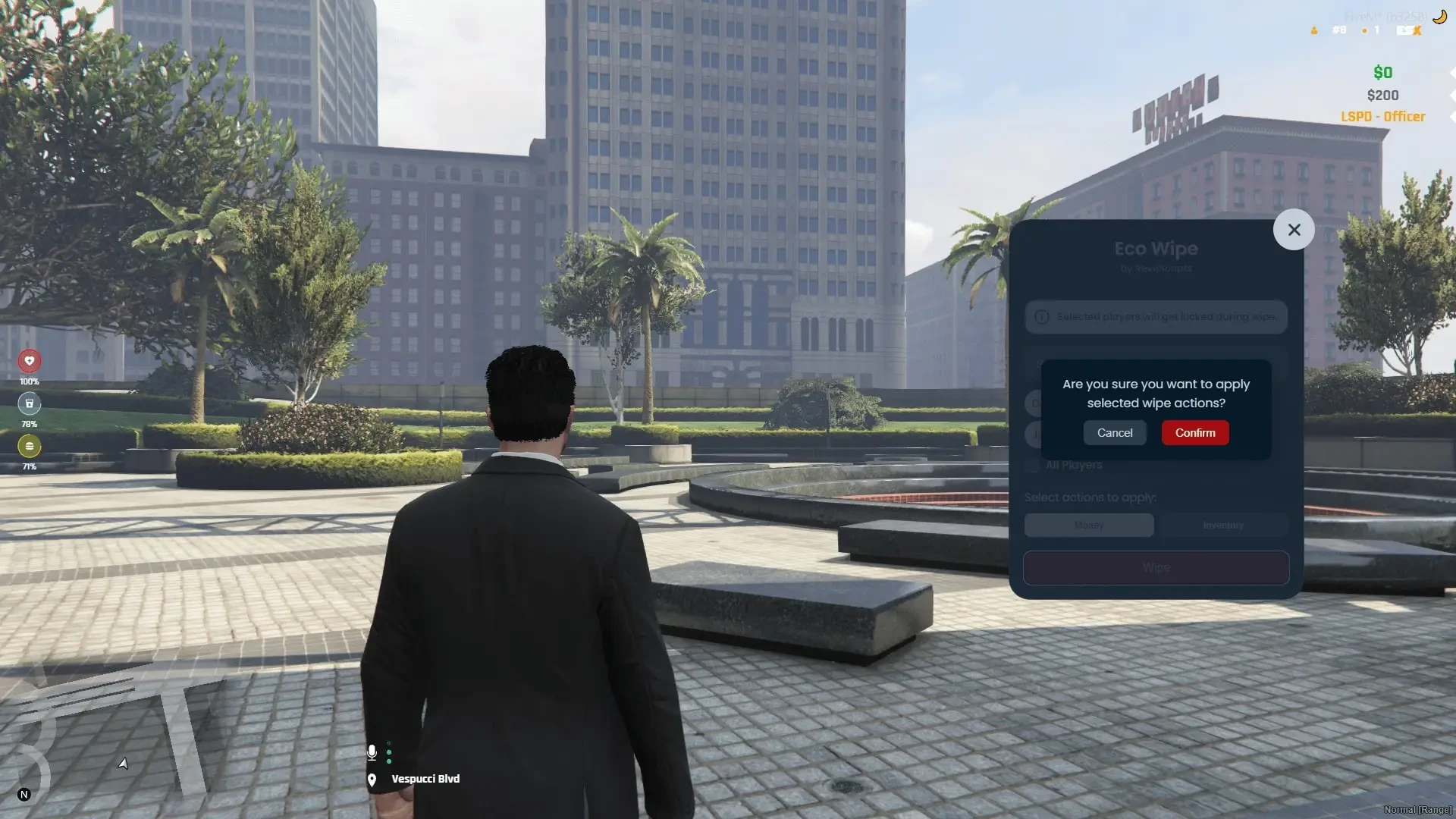Cancel the wipe confirmation dialog
This screenshot has width=1456, height=819.
pos(1114,433)
